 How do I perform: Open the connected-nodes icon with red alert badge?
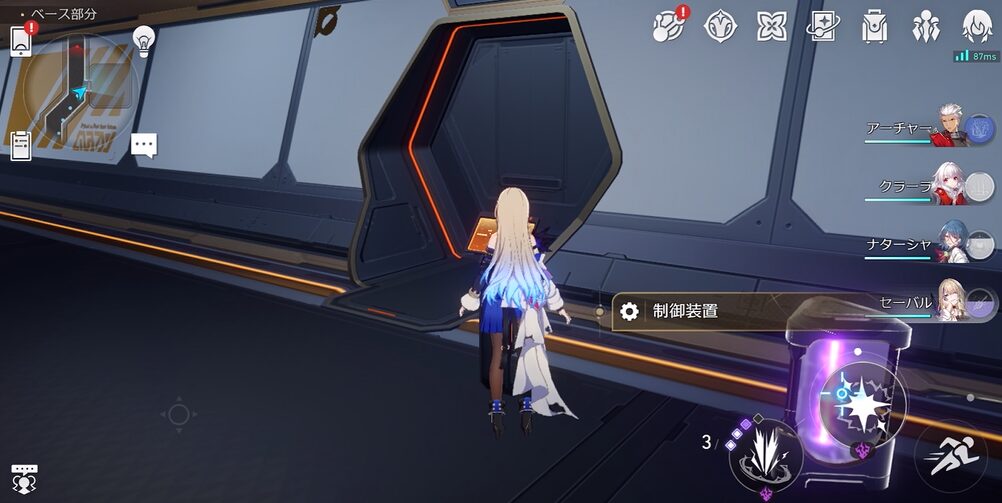tap(668, 27)
